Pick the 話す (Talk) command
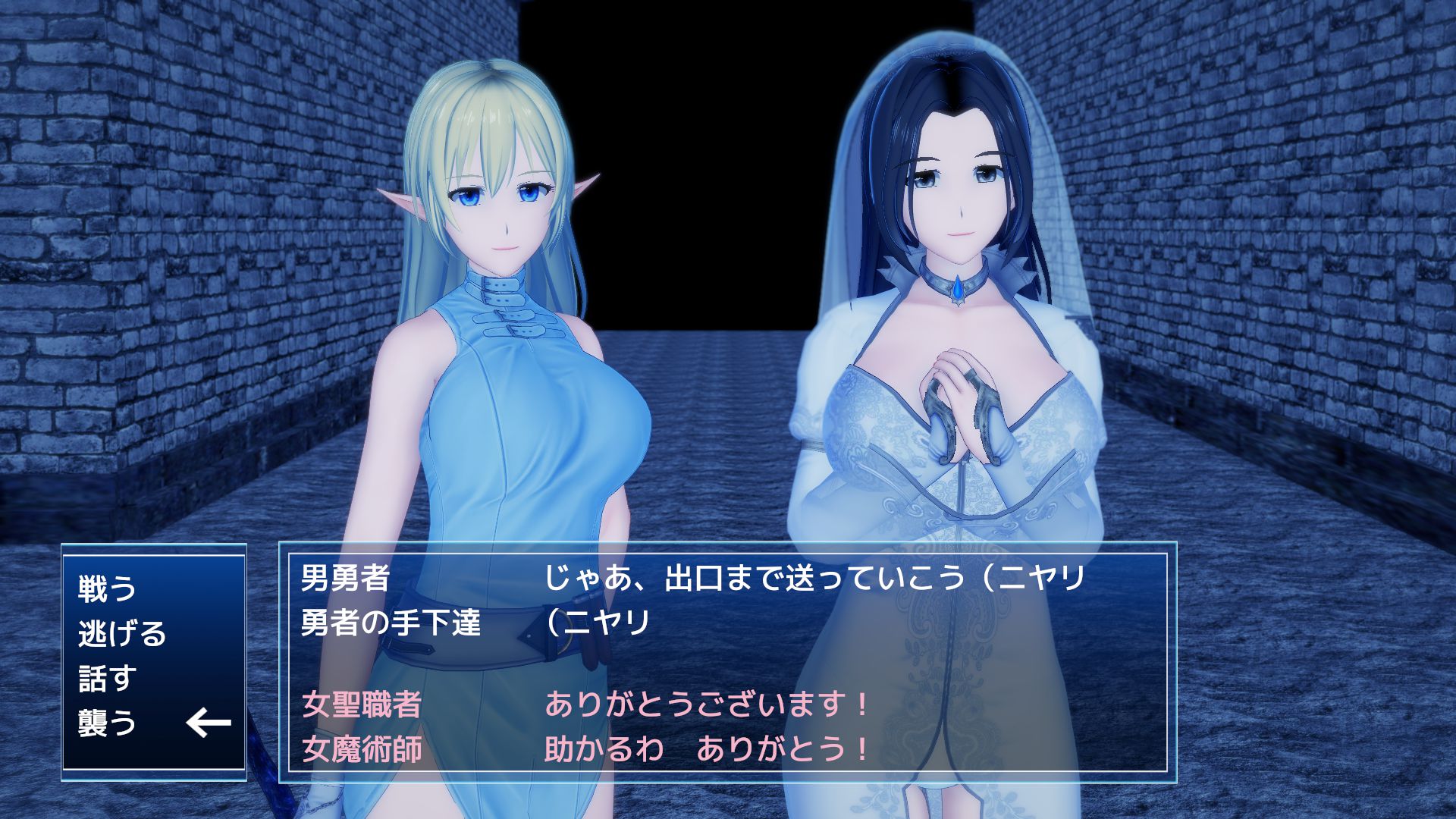The image size is (1456, 819). 107,678
